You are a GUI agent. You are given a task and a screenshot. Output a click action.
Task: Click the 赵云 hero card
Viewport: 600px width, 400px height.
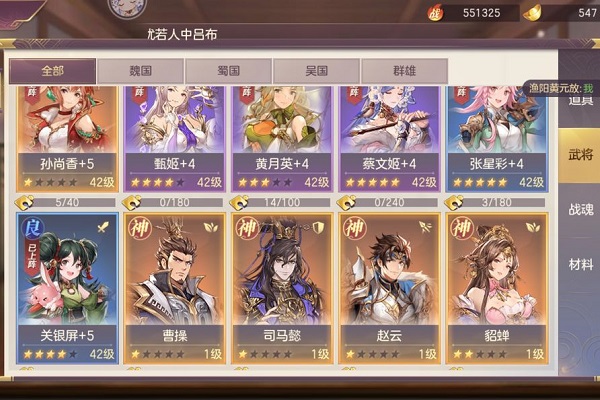click(389, 286)
